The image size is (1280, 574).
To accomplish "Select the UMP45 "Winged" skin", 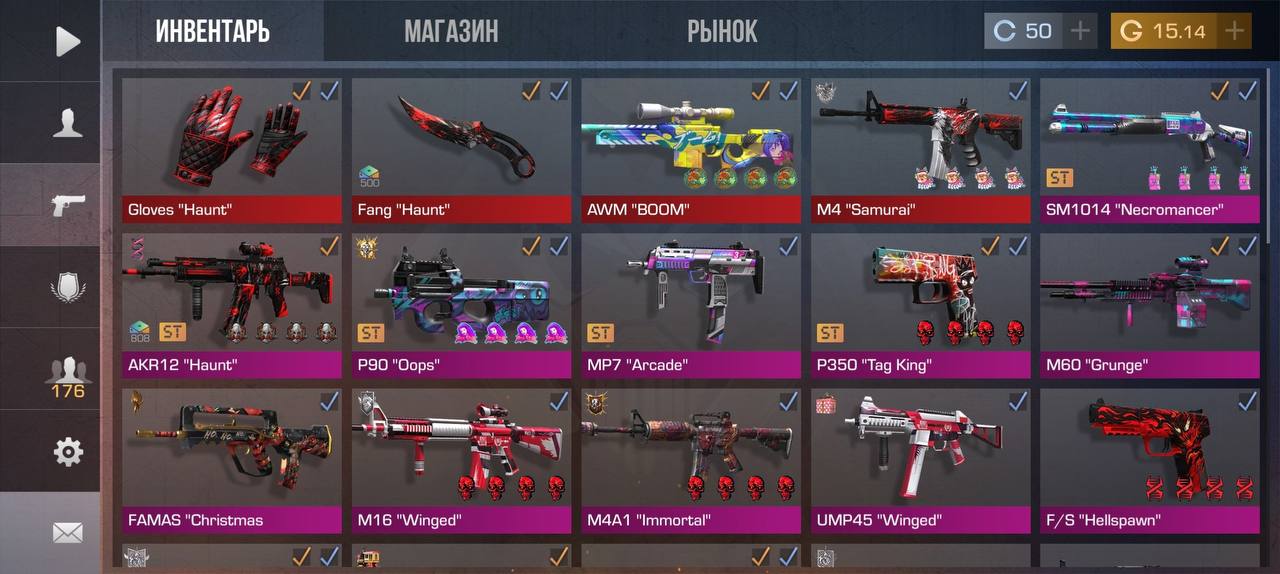I will point(920,460).
